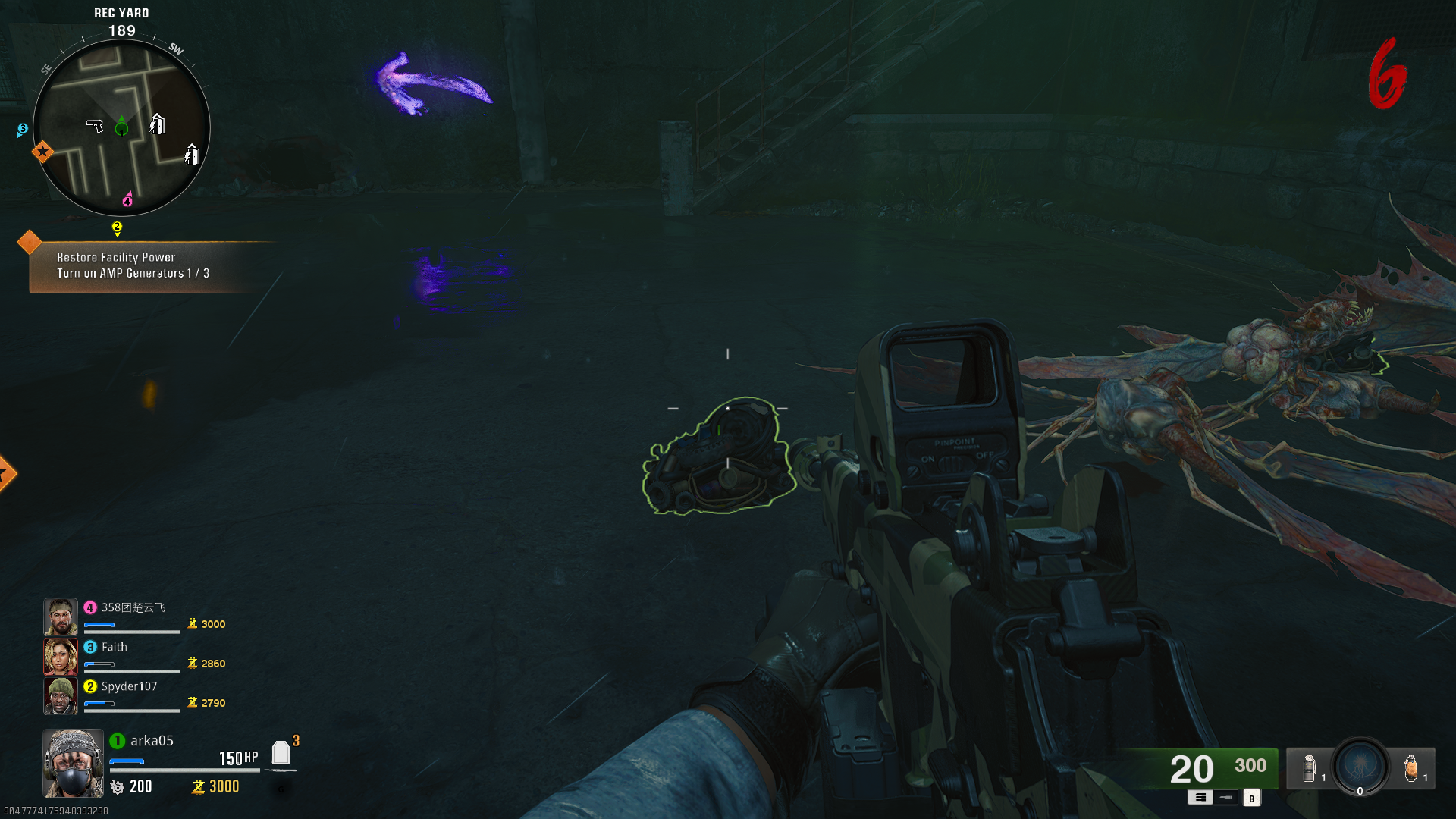This screenshot has width=1456, height=819.
Task: Click the B key melee prompt square
Action: click(x=1252, y=798)
